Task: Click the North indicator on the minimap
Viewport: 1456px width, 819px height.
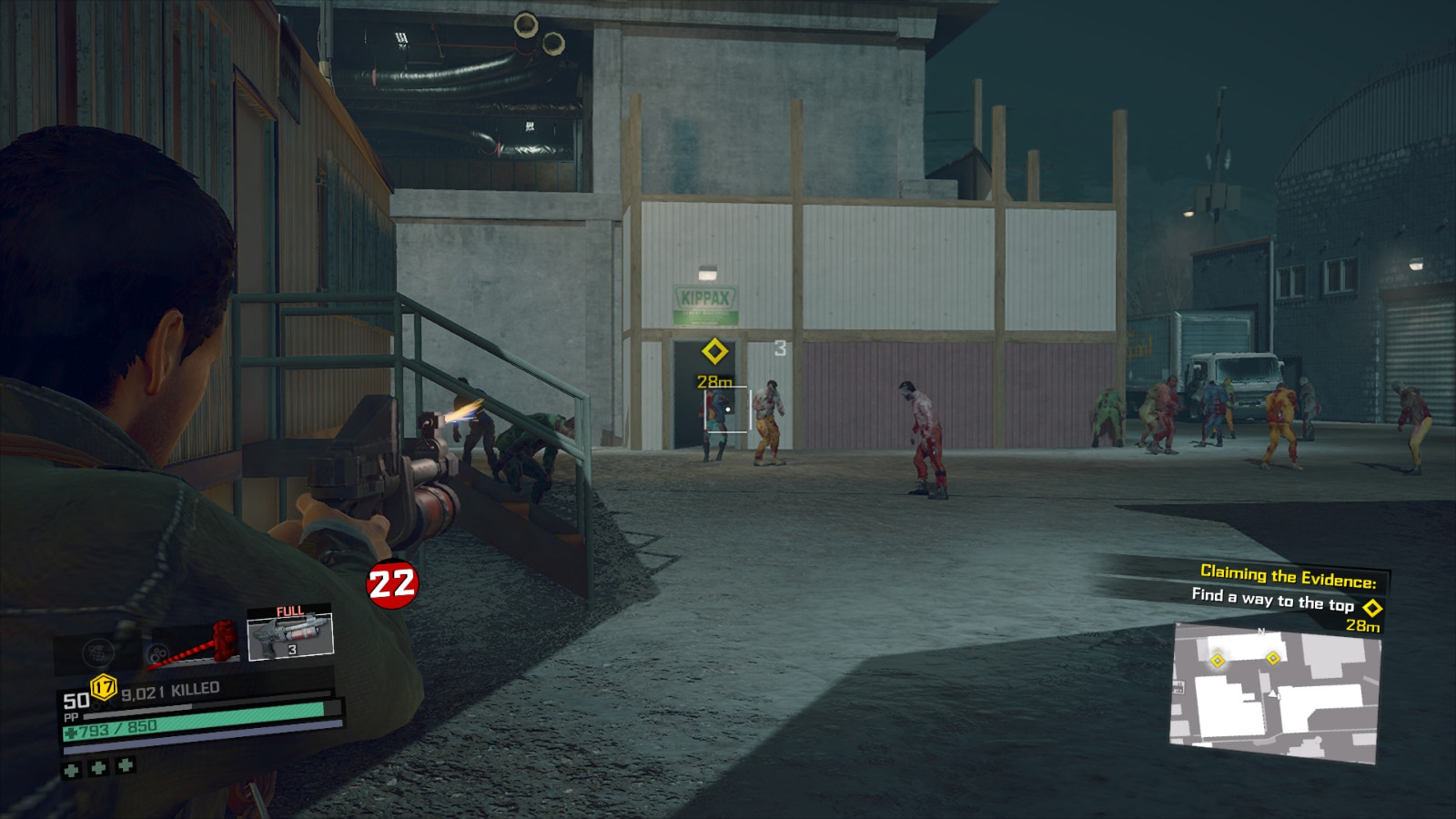Action: click(1261, 632)
